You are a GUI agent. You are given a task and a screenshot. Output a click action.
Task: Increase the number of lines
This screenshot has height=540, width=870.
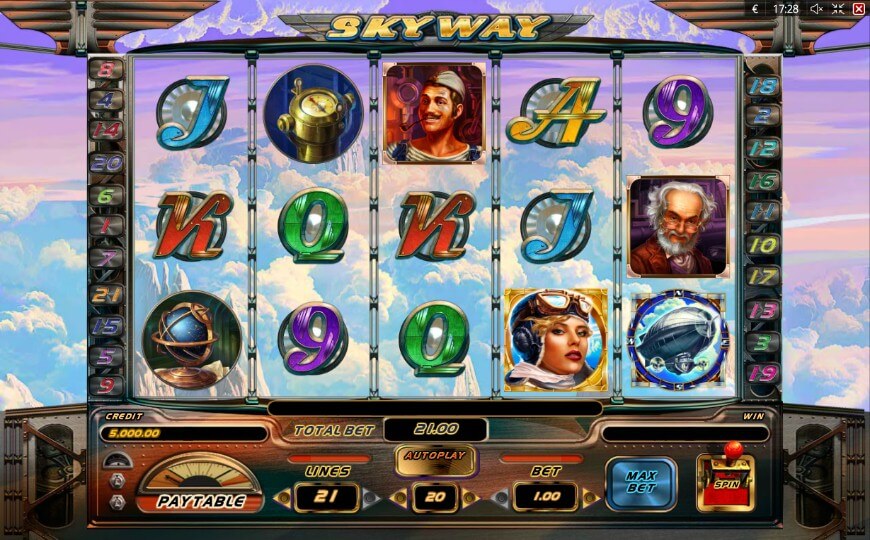372,496
